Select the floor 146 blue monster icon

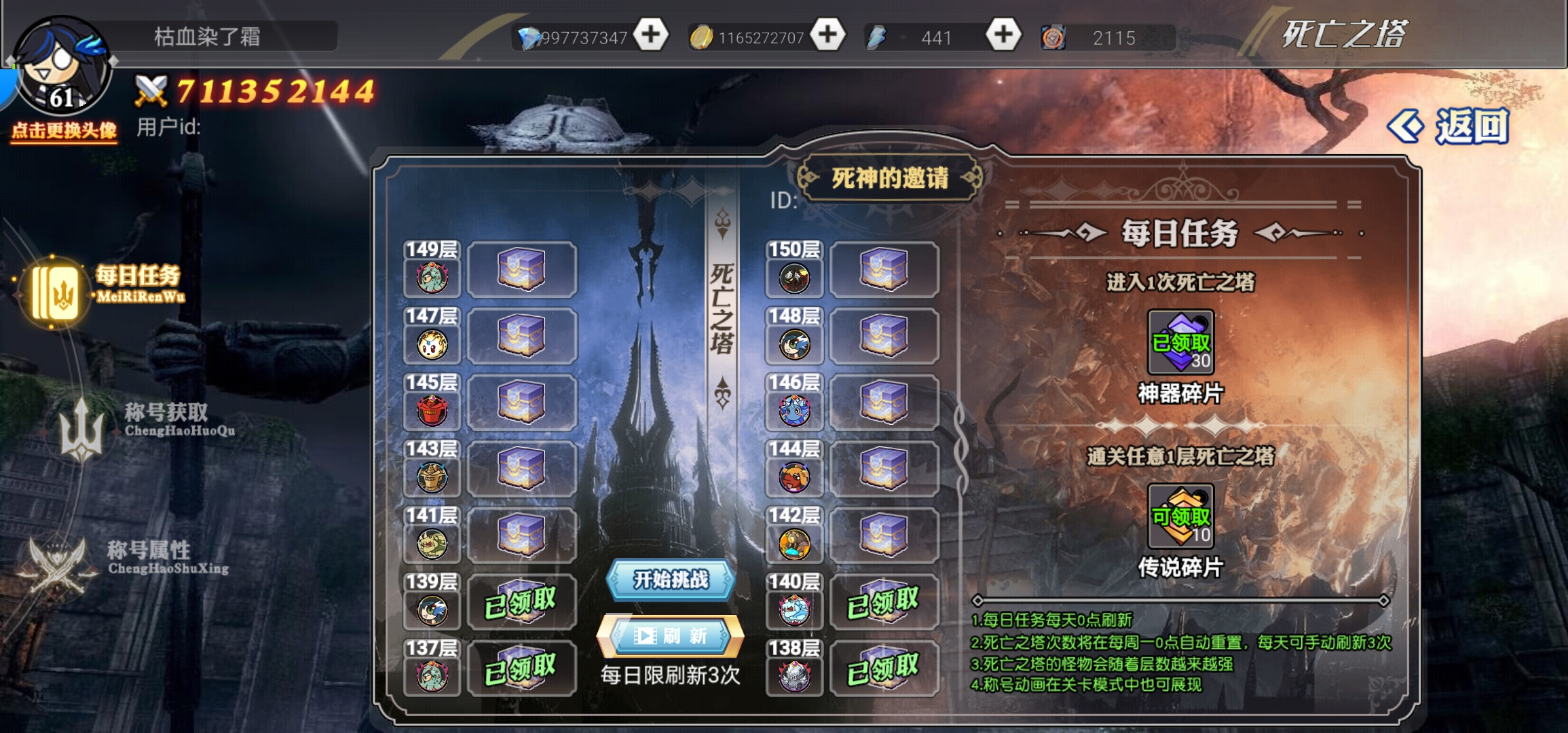coord(794,411)
